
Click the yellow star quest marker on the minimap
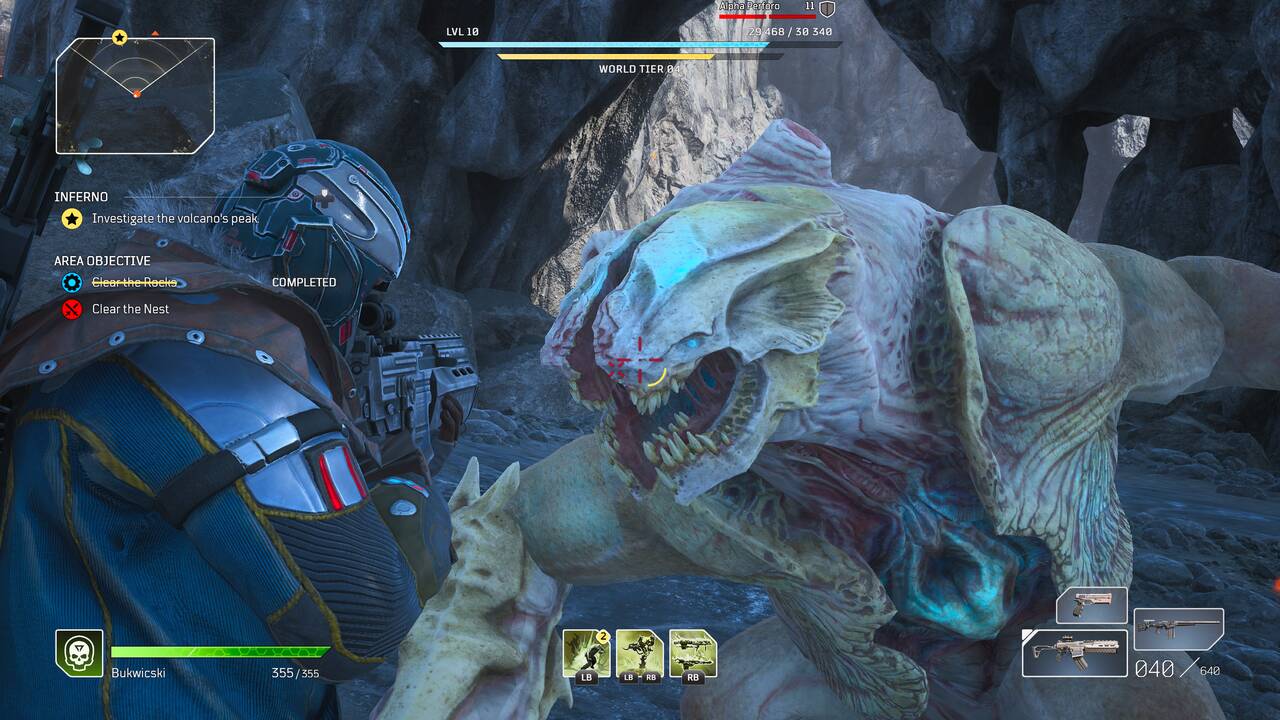[120, 38]
